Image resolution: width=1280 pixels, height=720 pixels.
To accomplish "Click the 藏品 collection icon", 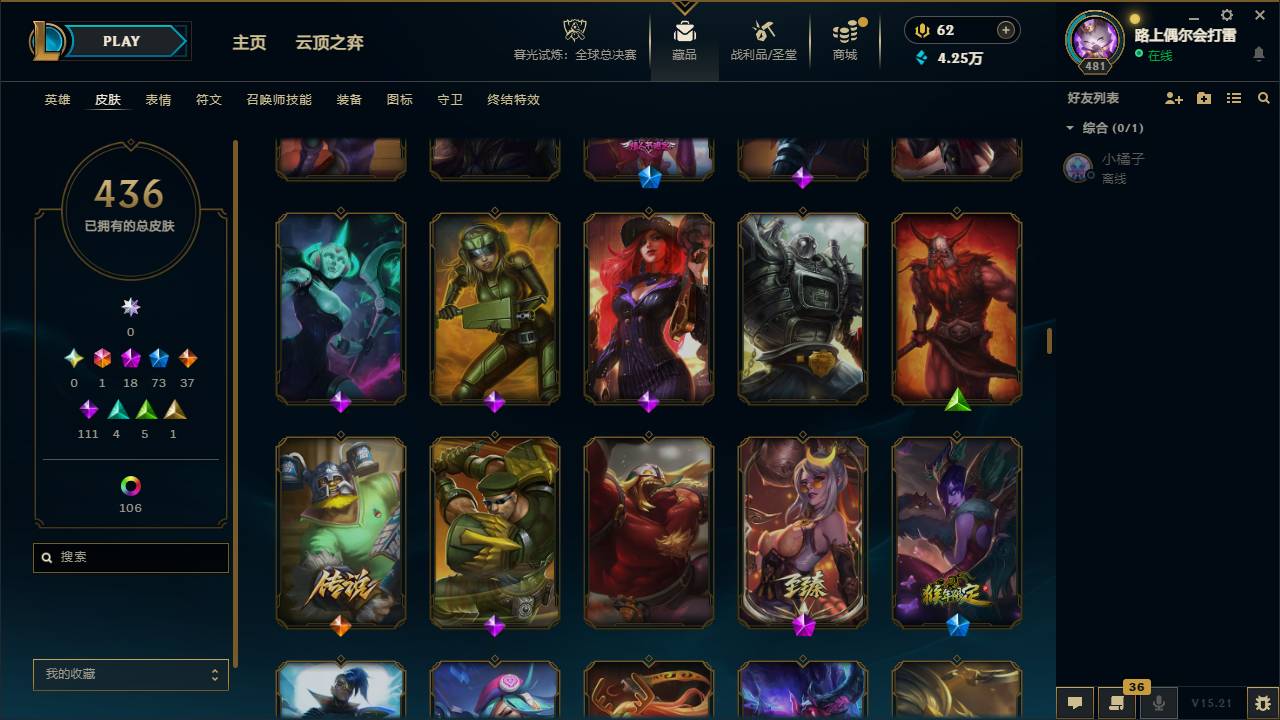I will (x=684, y=40).
